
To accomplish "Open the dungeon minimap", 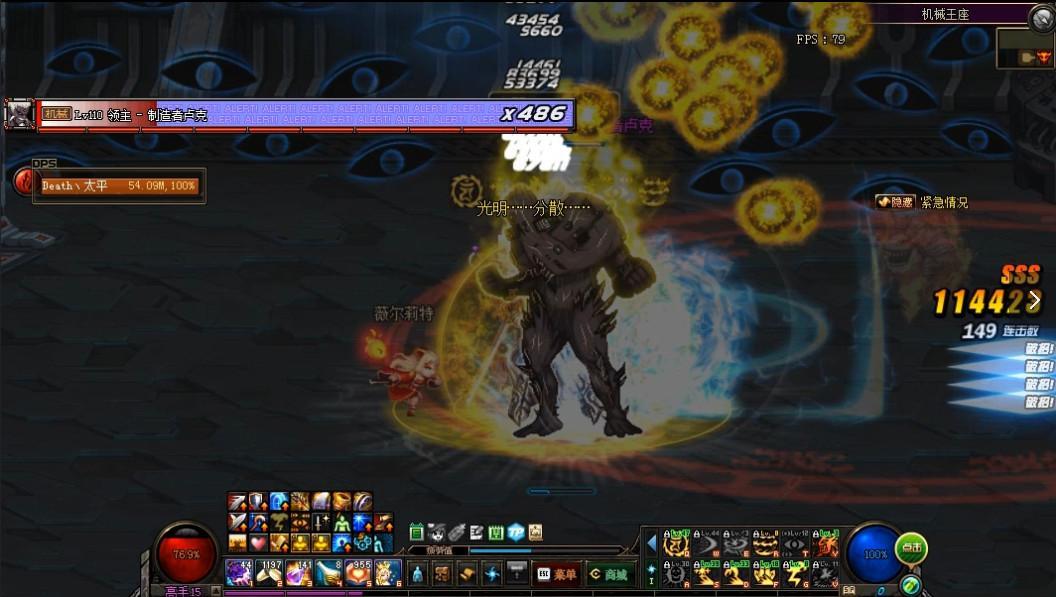I will pyautogui.click(x=1025, y=48).
